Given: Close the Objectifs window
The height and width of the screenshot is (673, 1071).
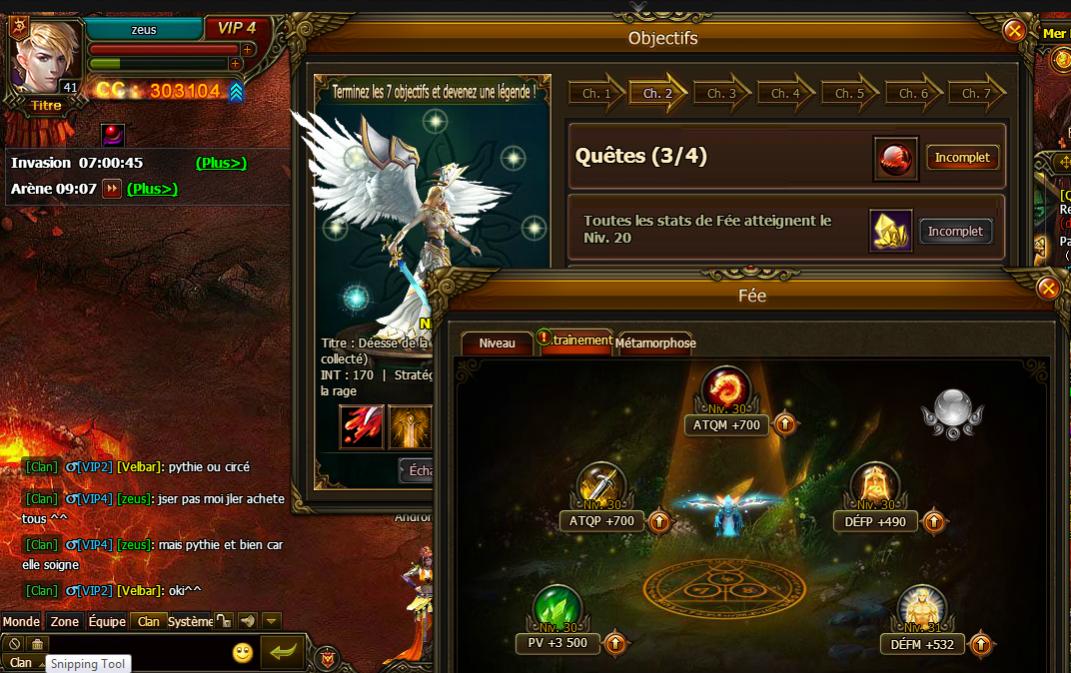Looking at the screenshot, I should [x=1014, y=31].
